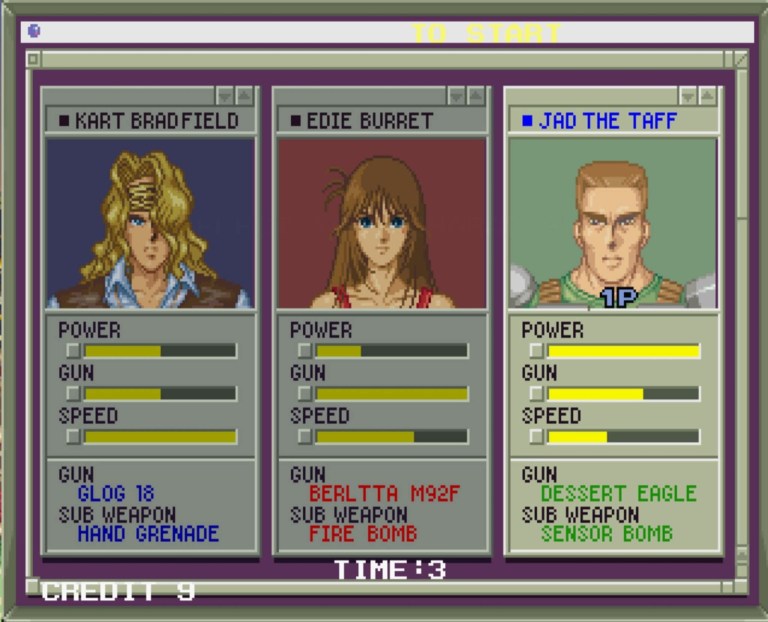The image size is (768, 622).
Task: Pick Jad the Taff's portrait
Action: tap(612, 223)
